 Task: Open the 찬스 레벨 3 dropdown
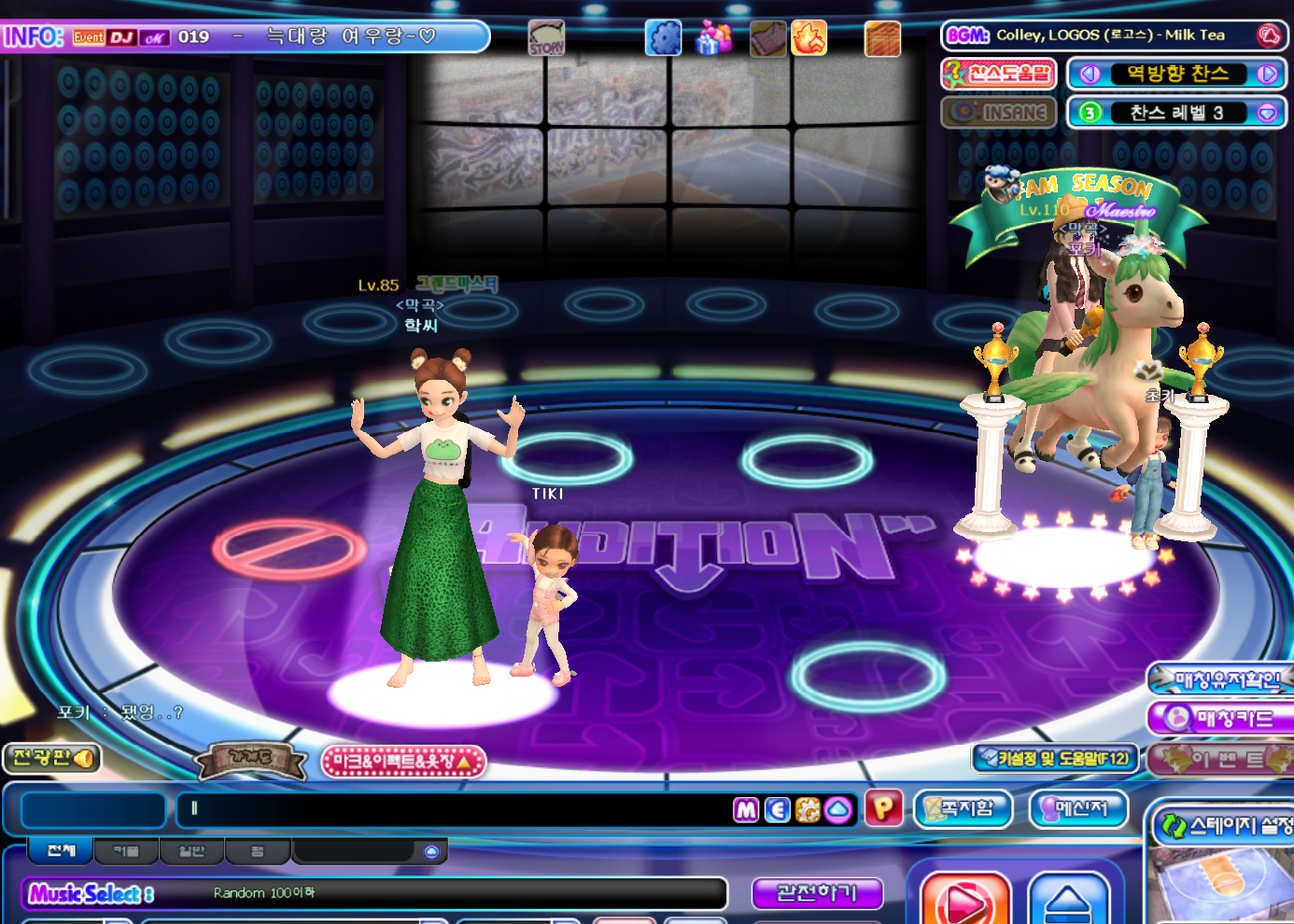pyautogui.click(x=1267, y=113)
